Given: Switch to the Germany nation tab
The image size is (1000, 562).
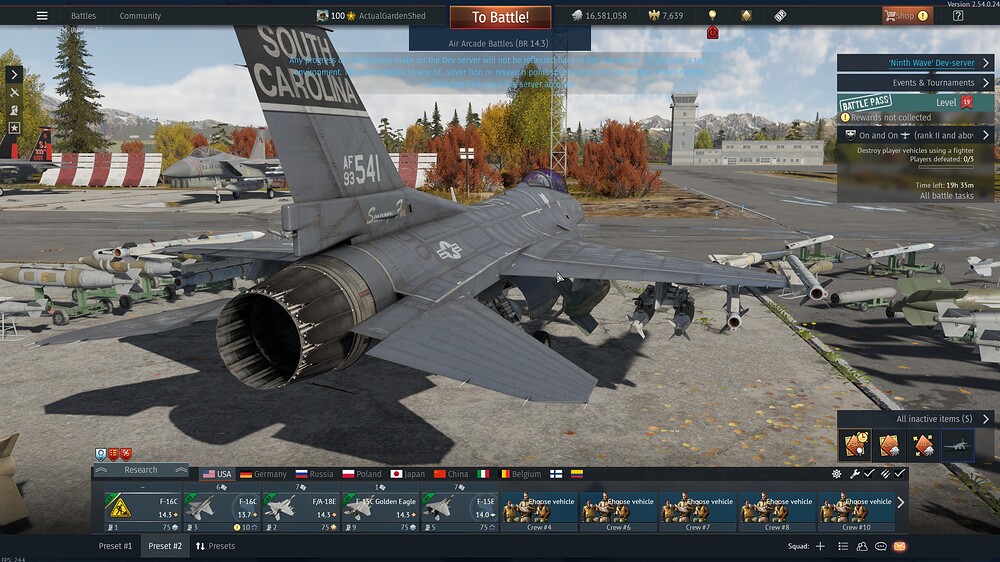Looking at the screenshot, I should [x=263, y=474].
